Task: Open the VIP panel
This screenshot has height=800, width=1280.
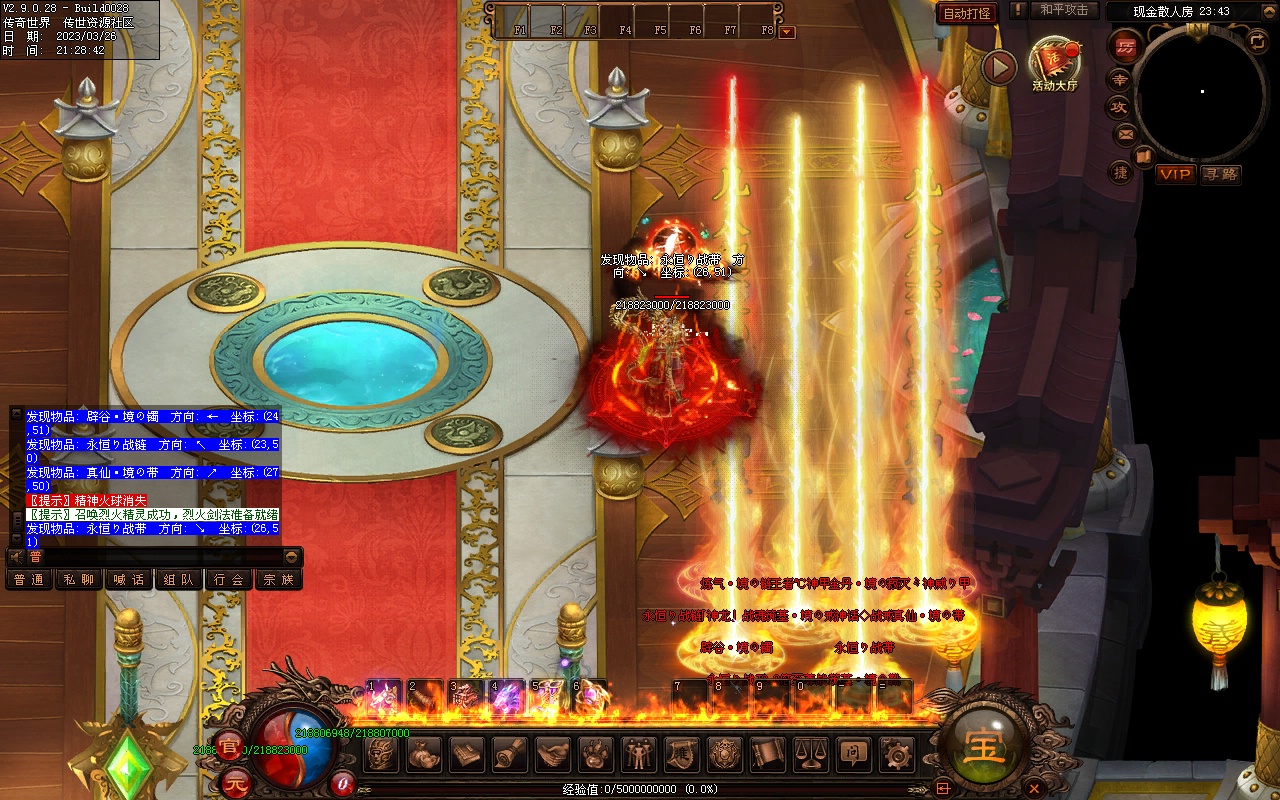Action: [1175, 174]
